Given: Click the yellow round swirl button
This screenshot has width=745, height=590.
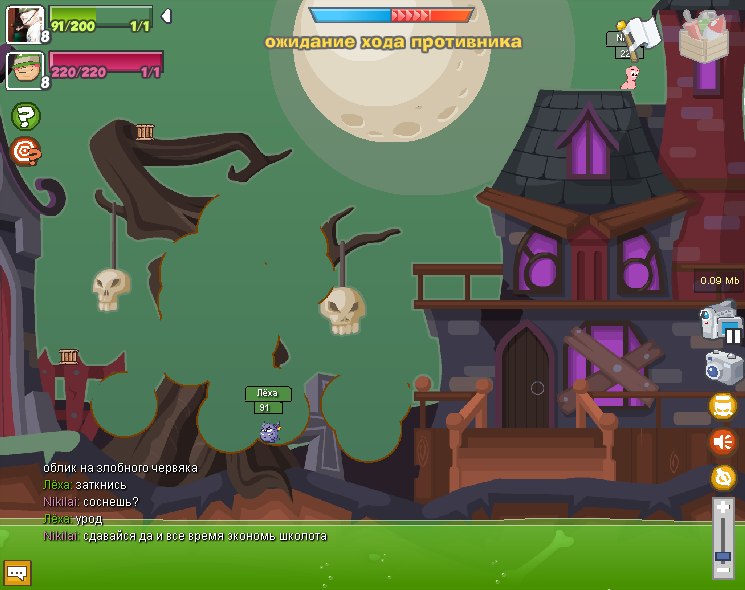Looking at the screenshot, I should click(722, 477).
